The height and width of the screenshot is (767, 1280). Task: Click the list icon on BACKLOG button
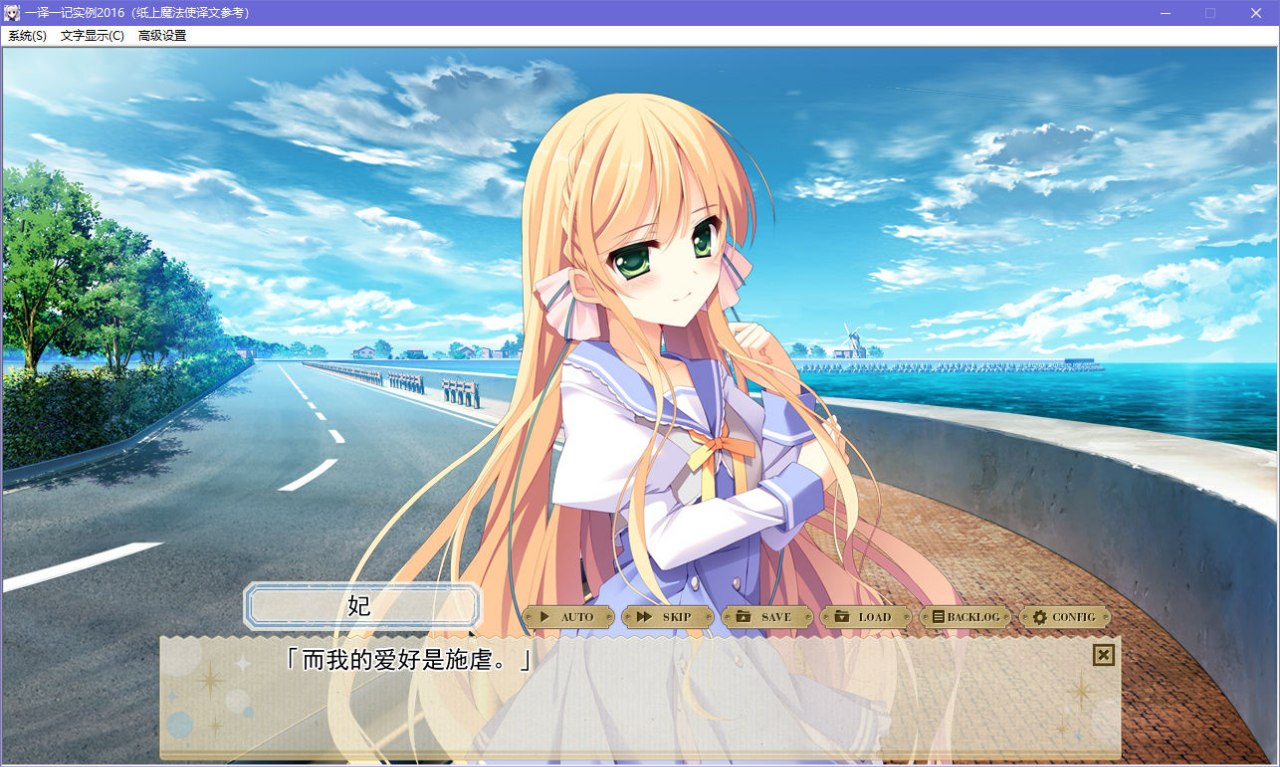(937, 617)
